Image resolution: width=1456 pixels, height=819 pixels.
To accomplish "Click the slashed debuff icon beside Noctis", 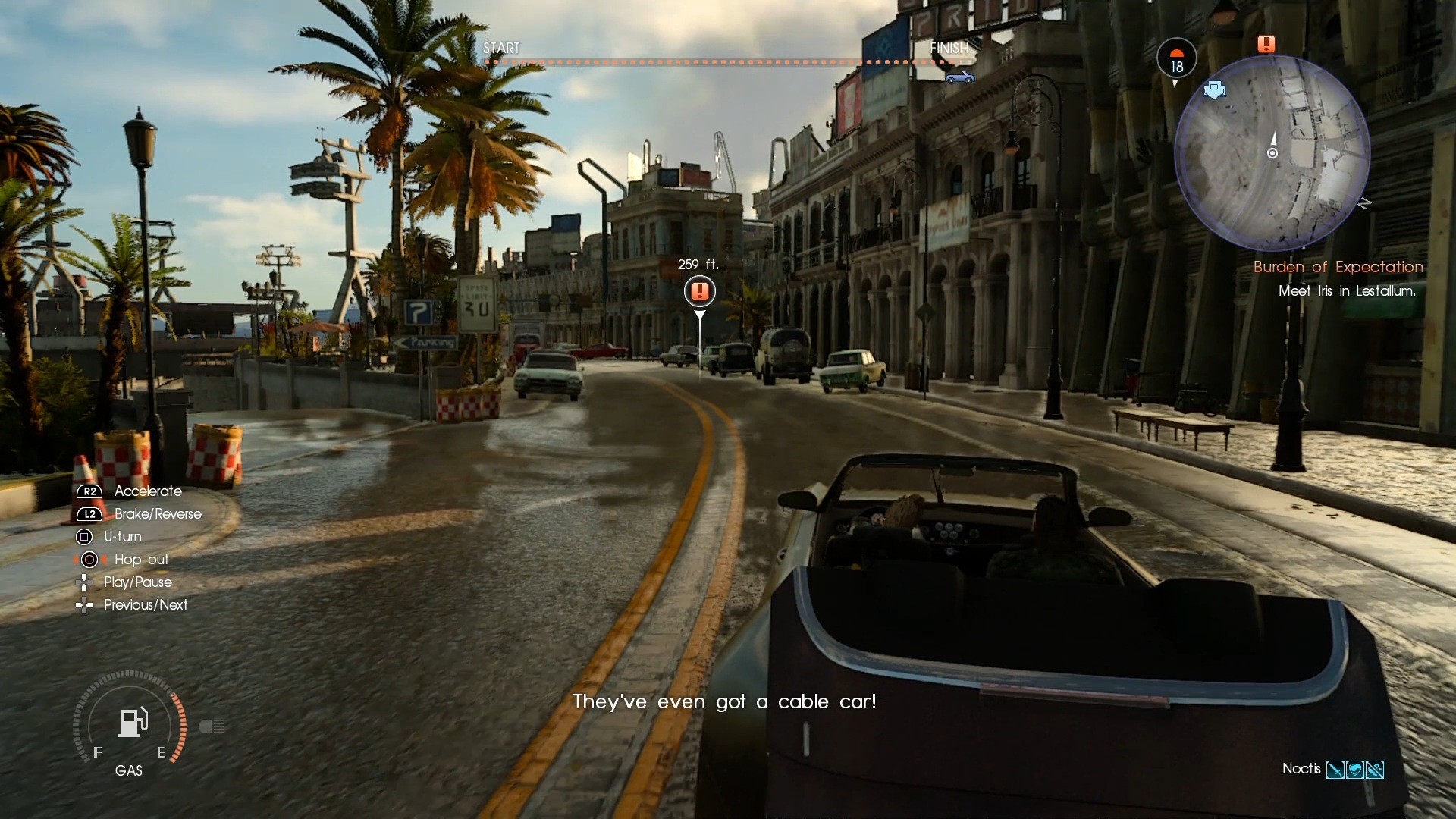I will click(x=1375, y=770).
